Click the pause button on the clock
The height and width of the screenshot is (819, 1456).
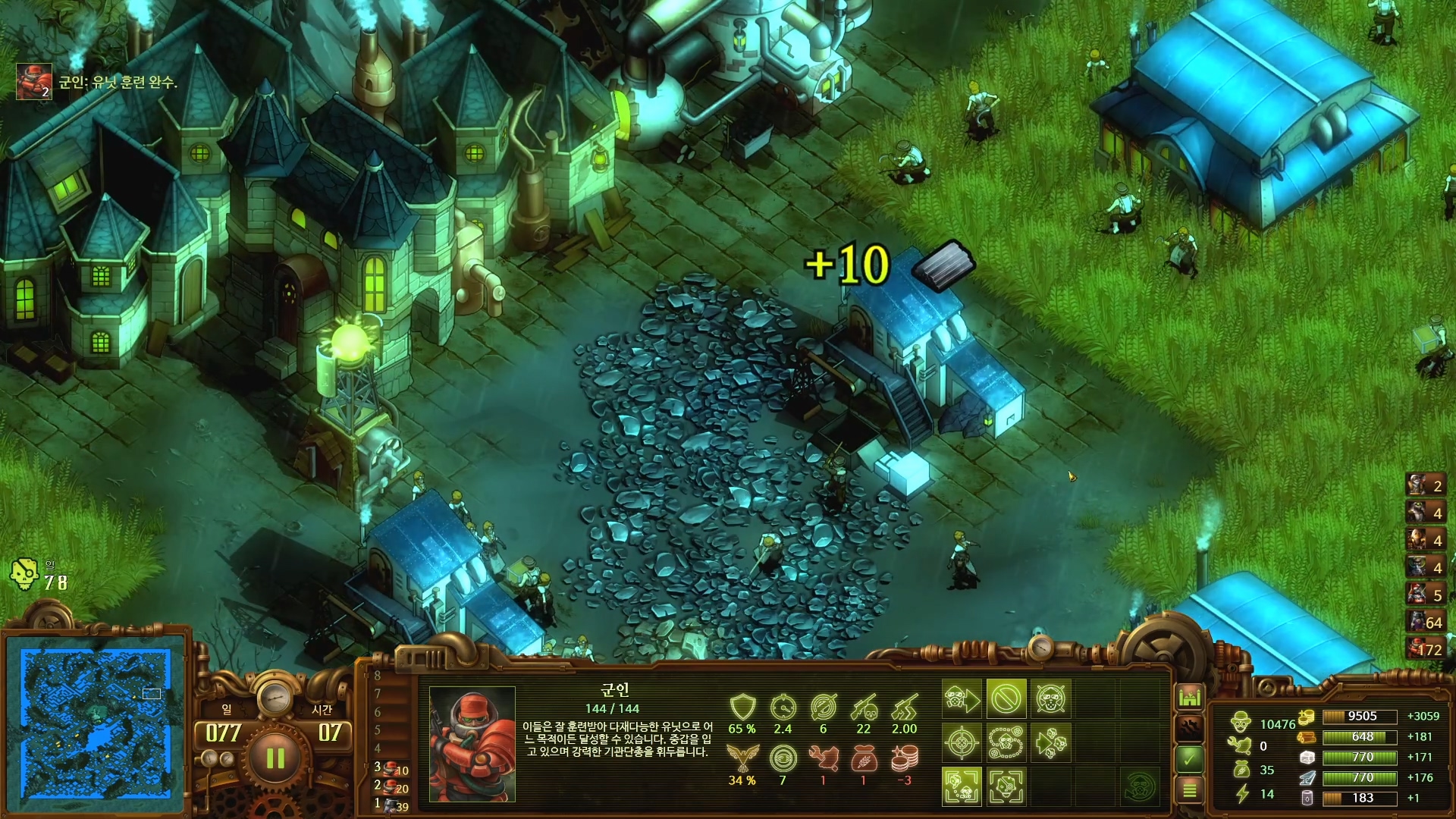[x=275, y=757]
